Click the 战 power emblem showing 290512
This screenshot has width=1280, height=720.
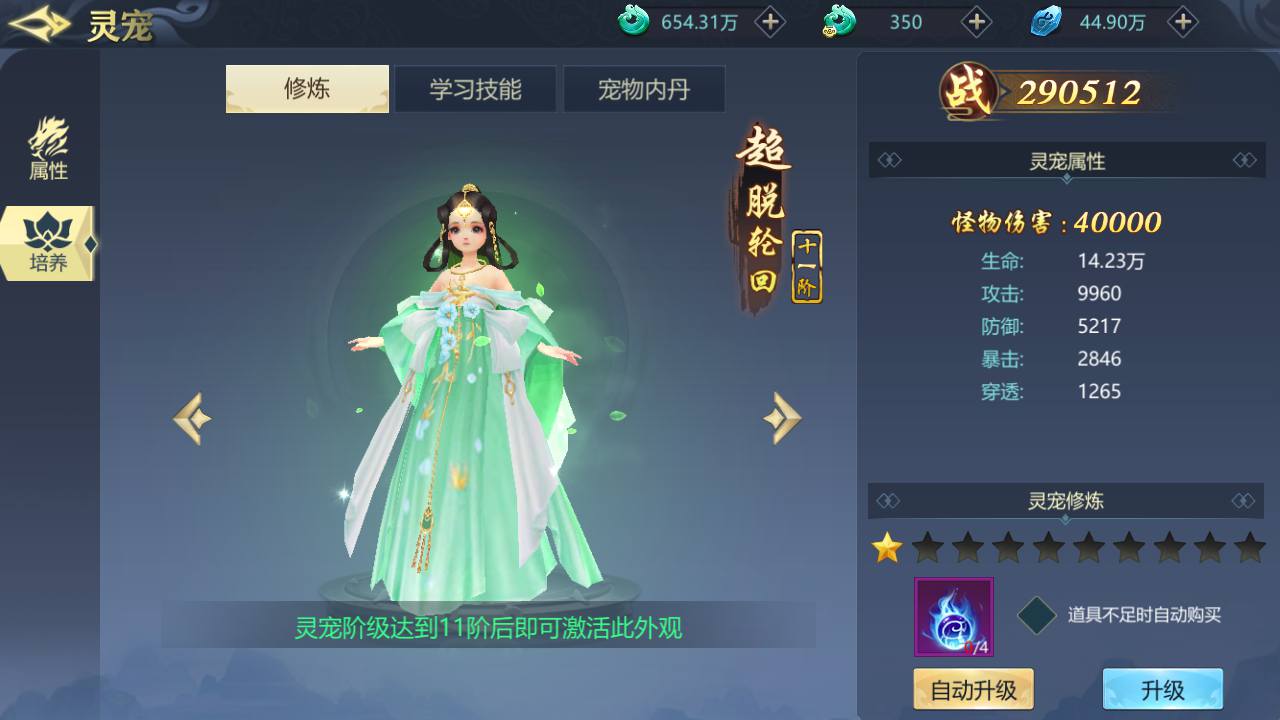tap(967, 90)
